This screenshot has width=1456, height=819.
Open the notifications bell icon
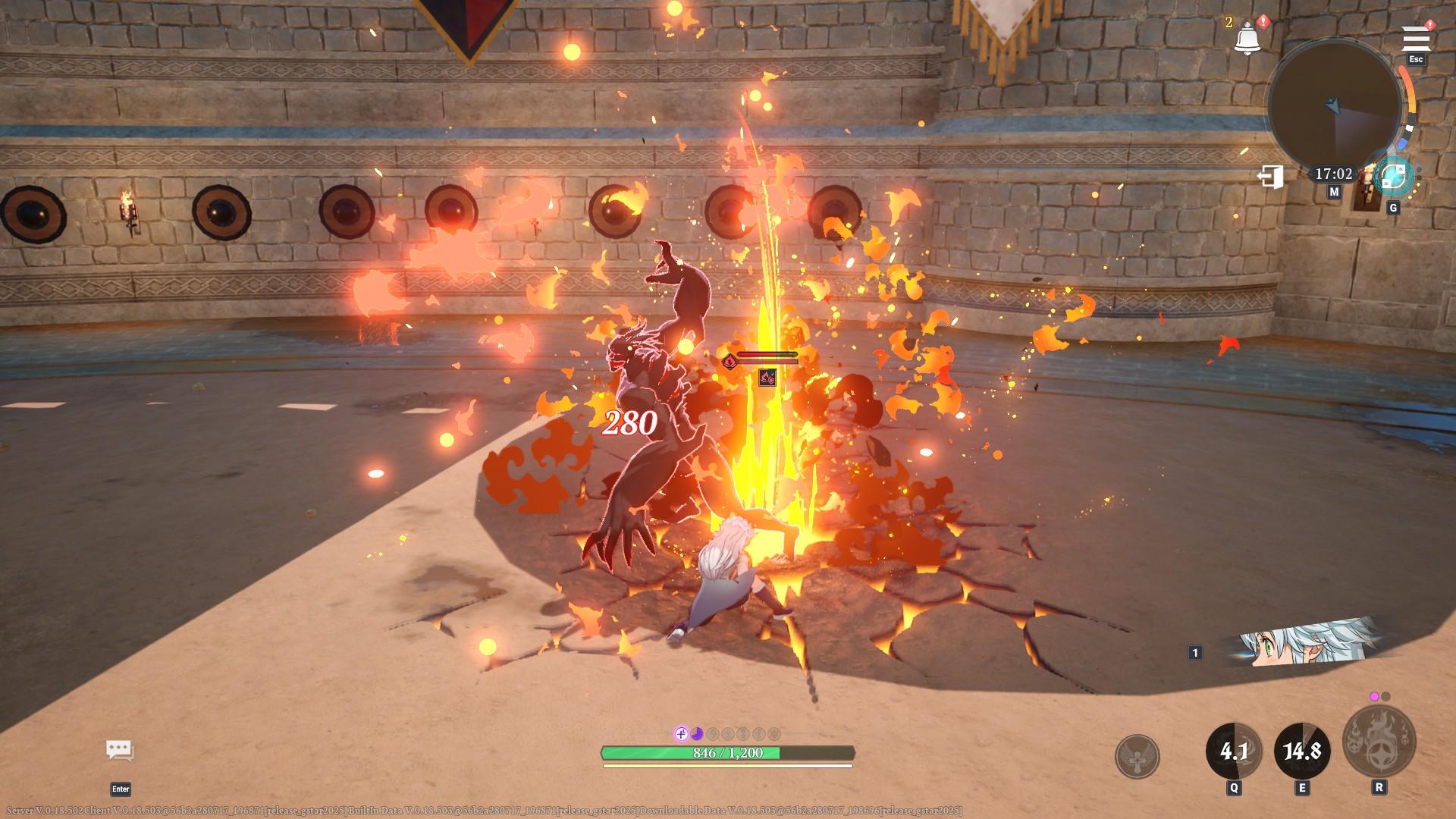coord(1247,36)
